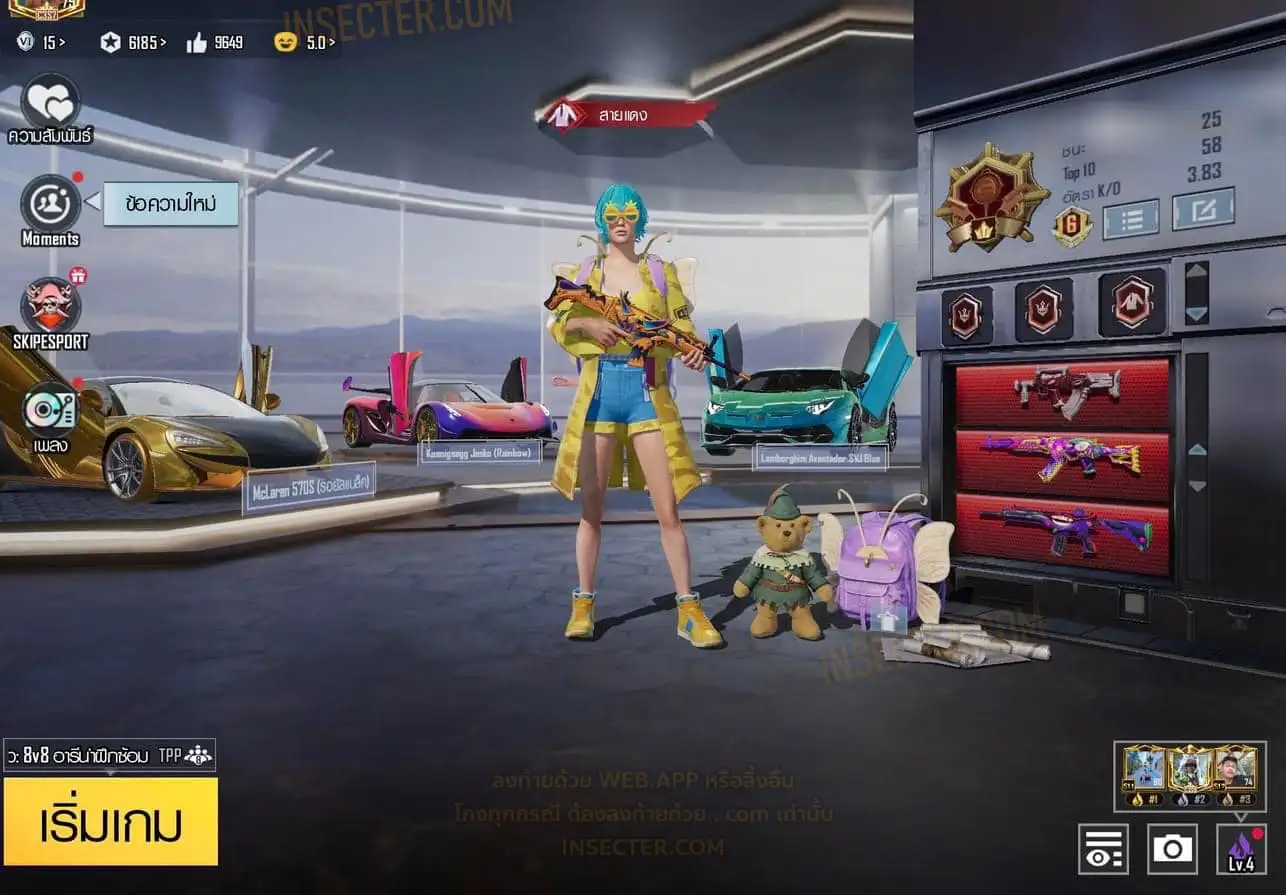Toggle the eye visibility list button
Viewport: 1286px width, 895px height.
click(x=1103, y=849)
